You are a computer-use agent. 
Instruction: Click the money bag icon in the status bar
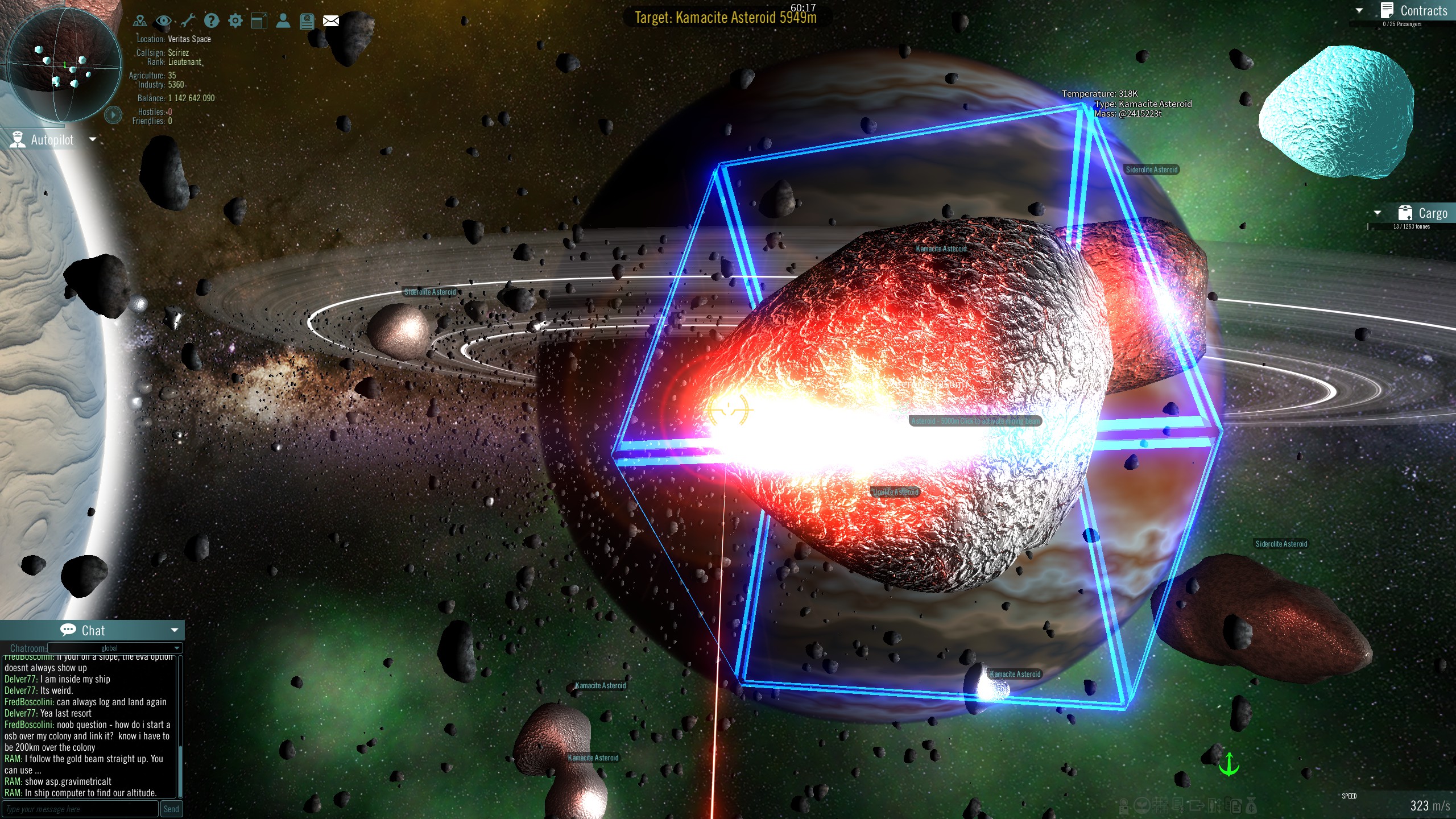(1251, 806)
